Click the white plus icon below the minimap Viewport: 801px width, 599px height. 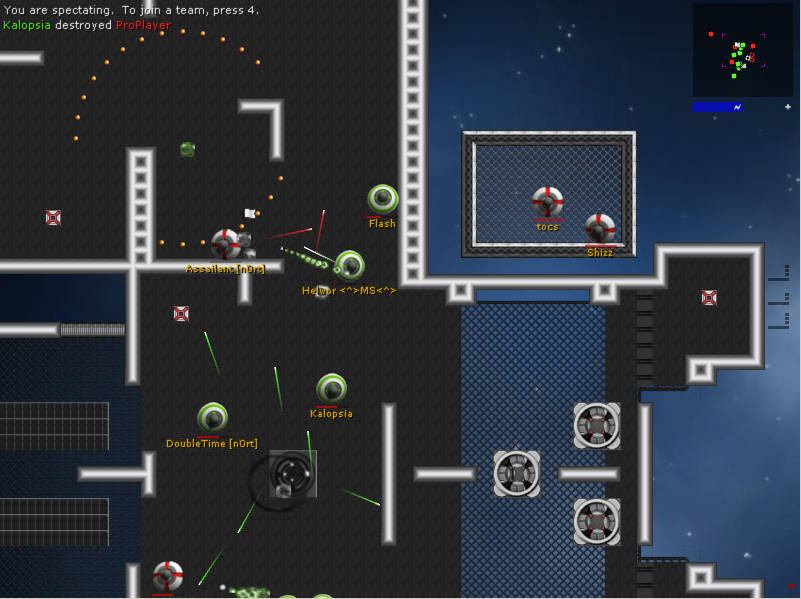[x=787, y=106]
